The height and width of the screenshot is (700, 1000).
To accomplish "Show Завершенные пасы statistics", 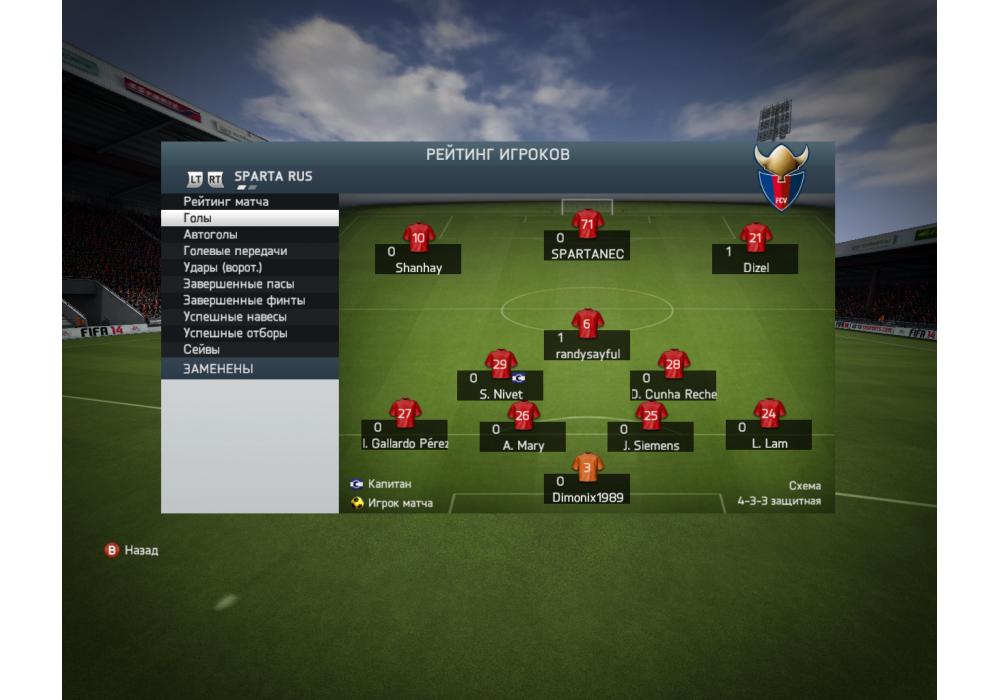I will point(250,284).
